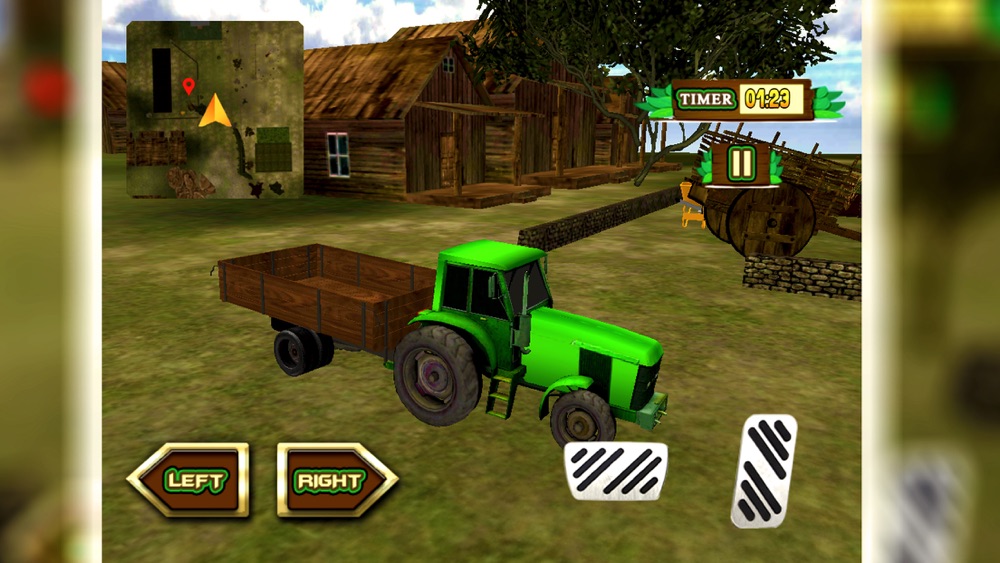Tap the RIGHT arrow steering button
1000x563 pixels.
[336, 480]
